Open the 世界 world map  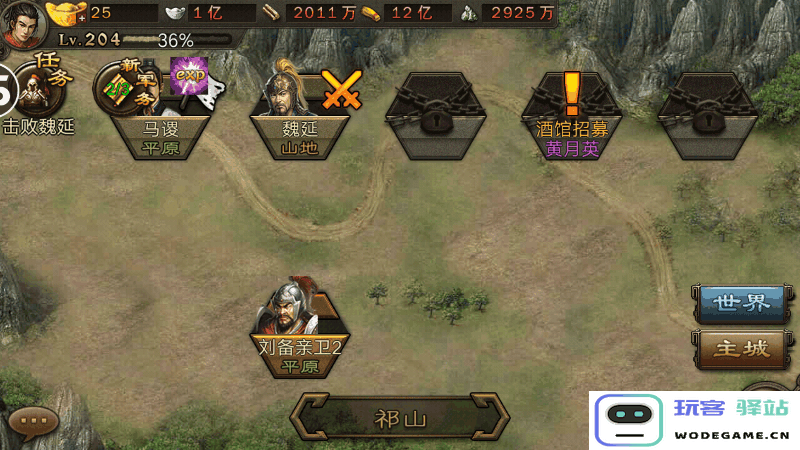point(740,303)
